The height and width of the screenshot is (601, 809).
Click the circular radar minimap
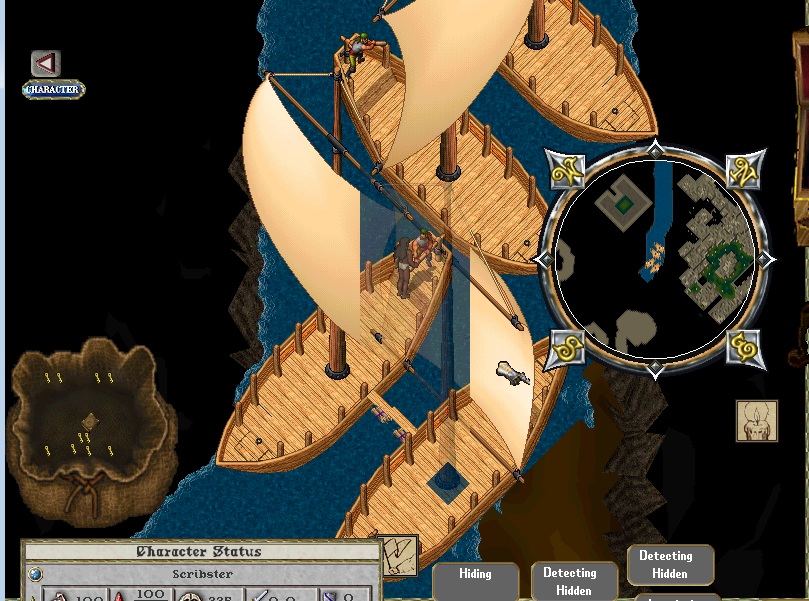(x=654, y=259)
